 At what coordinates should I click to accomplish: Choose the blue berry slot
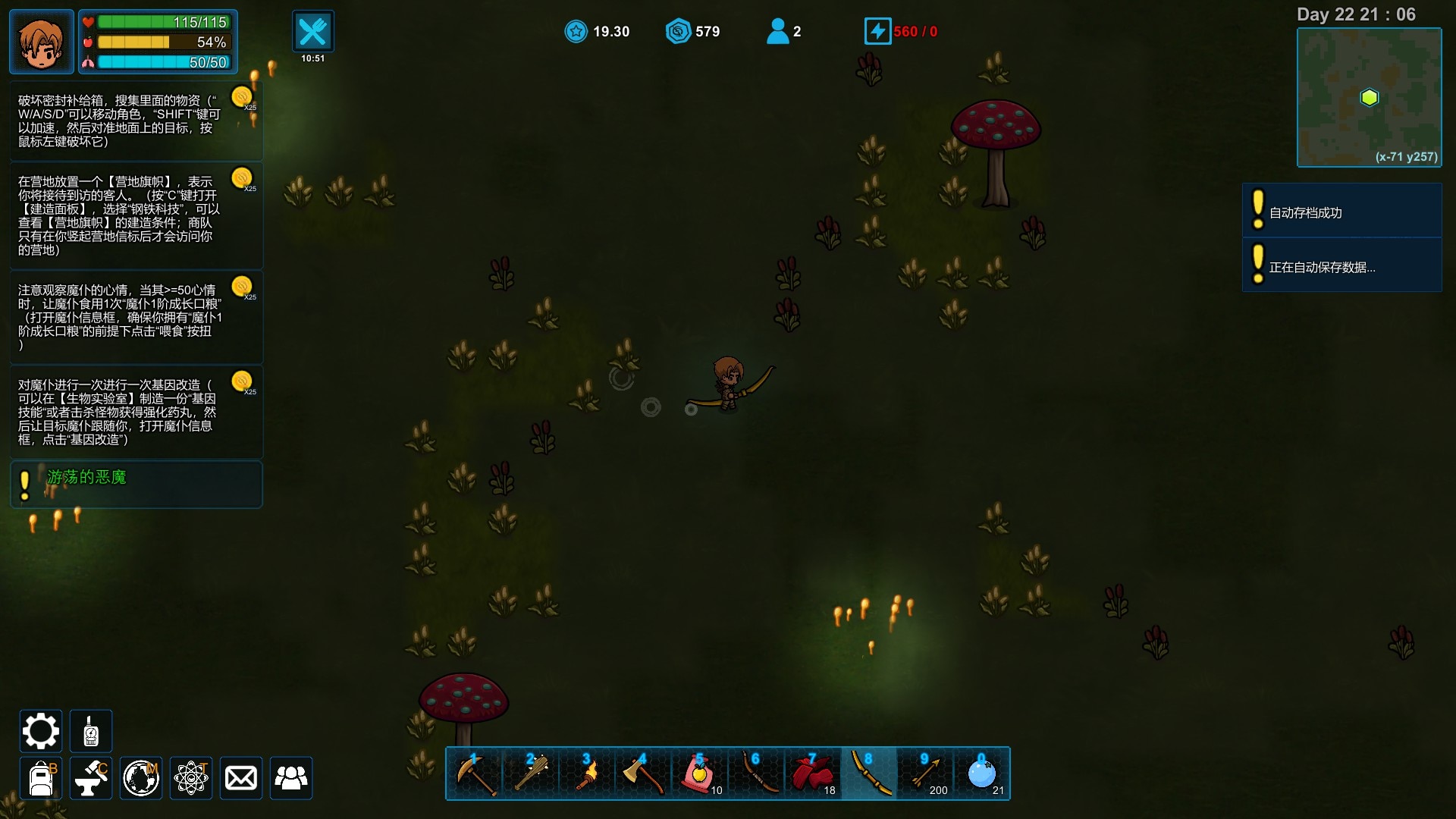(982, 773)
